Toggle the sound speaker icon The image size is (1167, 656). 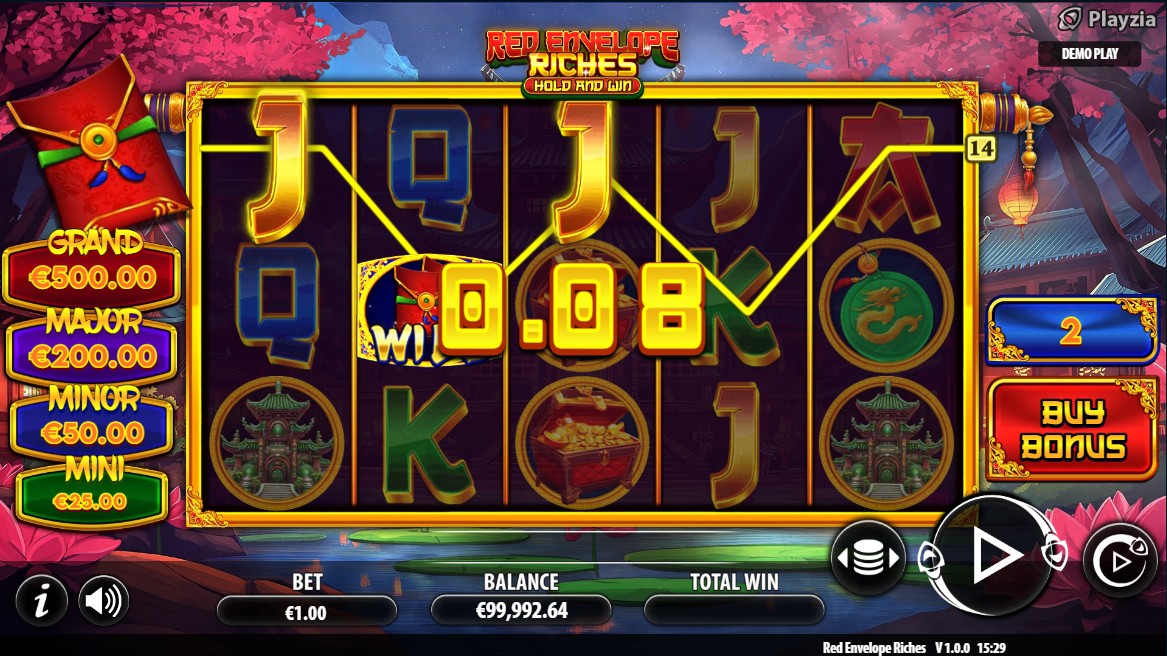103,601
